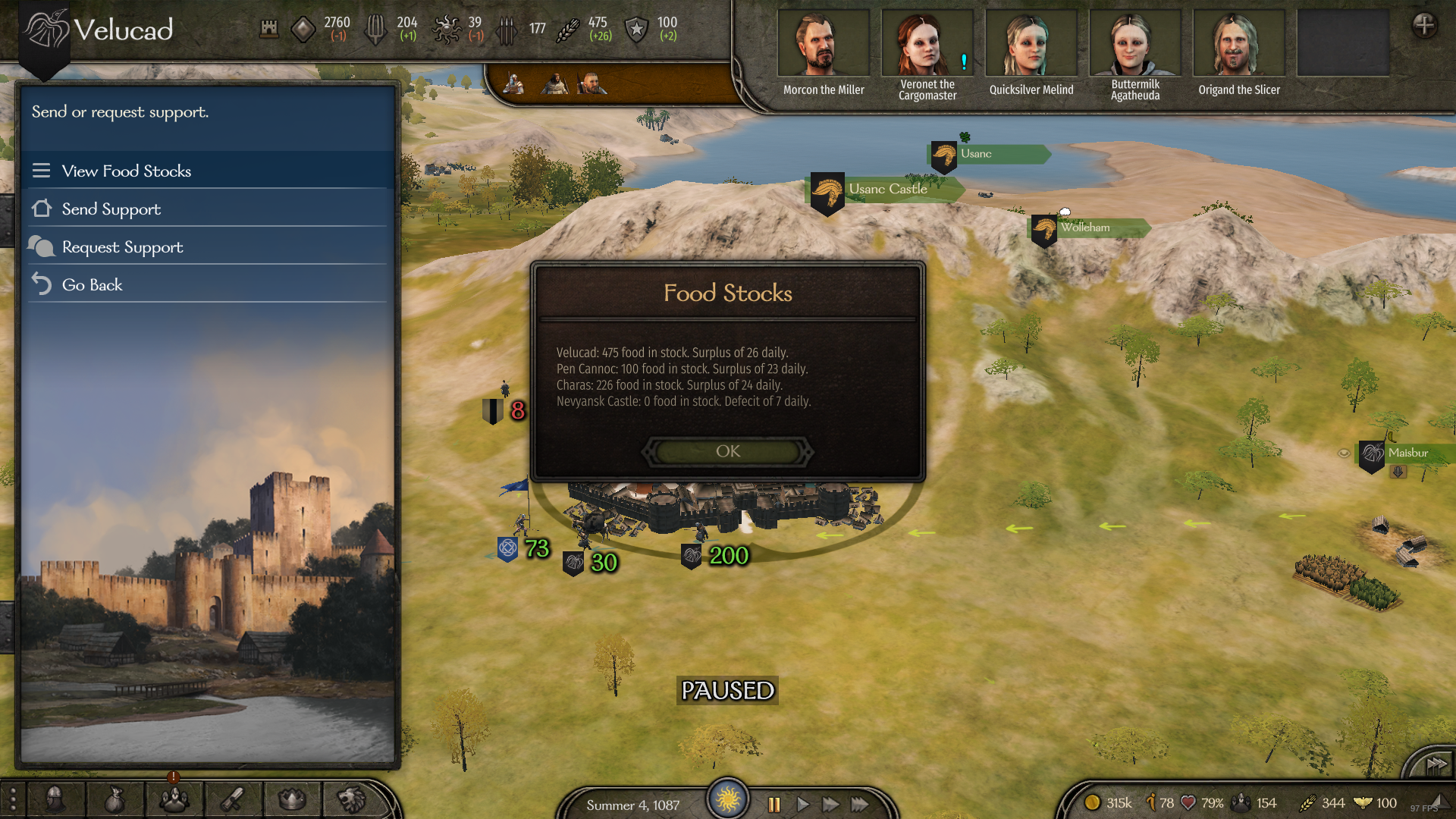Open the party screen icon
The height and width of the screenshot is (819, 1456).
(x=174, y=799)
